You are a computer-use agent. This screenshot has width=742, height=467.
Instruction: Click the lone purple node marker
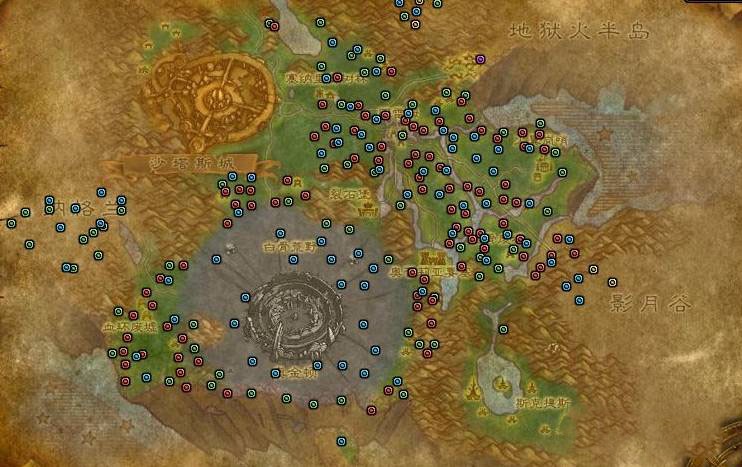[480, 59]
